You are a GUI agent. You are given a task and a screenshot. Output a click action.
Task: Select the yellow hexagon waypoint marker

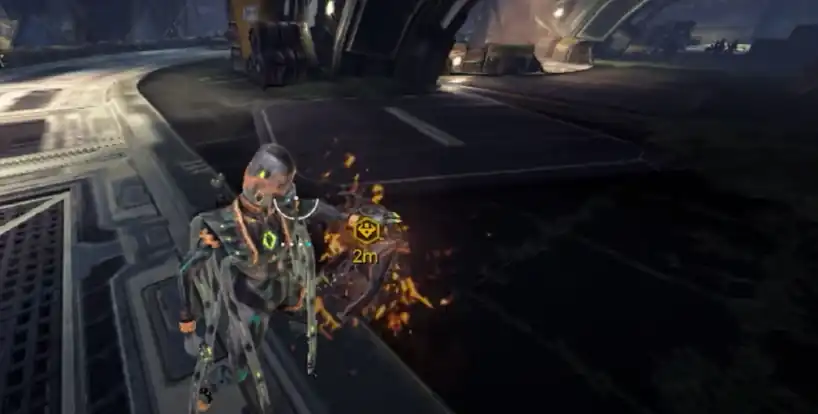pyautogui.click(x=367, y=230)
